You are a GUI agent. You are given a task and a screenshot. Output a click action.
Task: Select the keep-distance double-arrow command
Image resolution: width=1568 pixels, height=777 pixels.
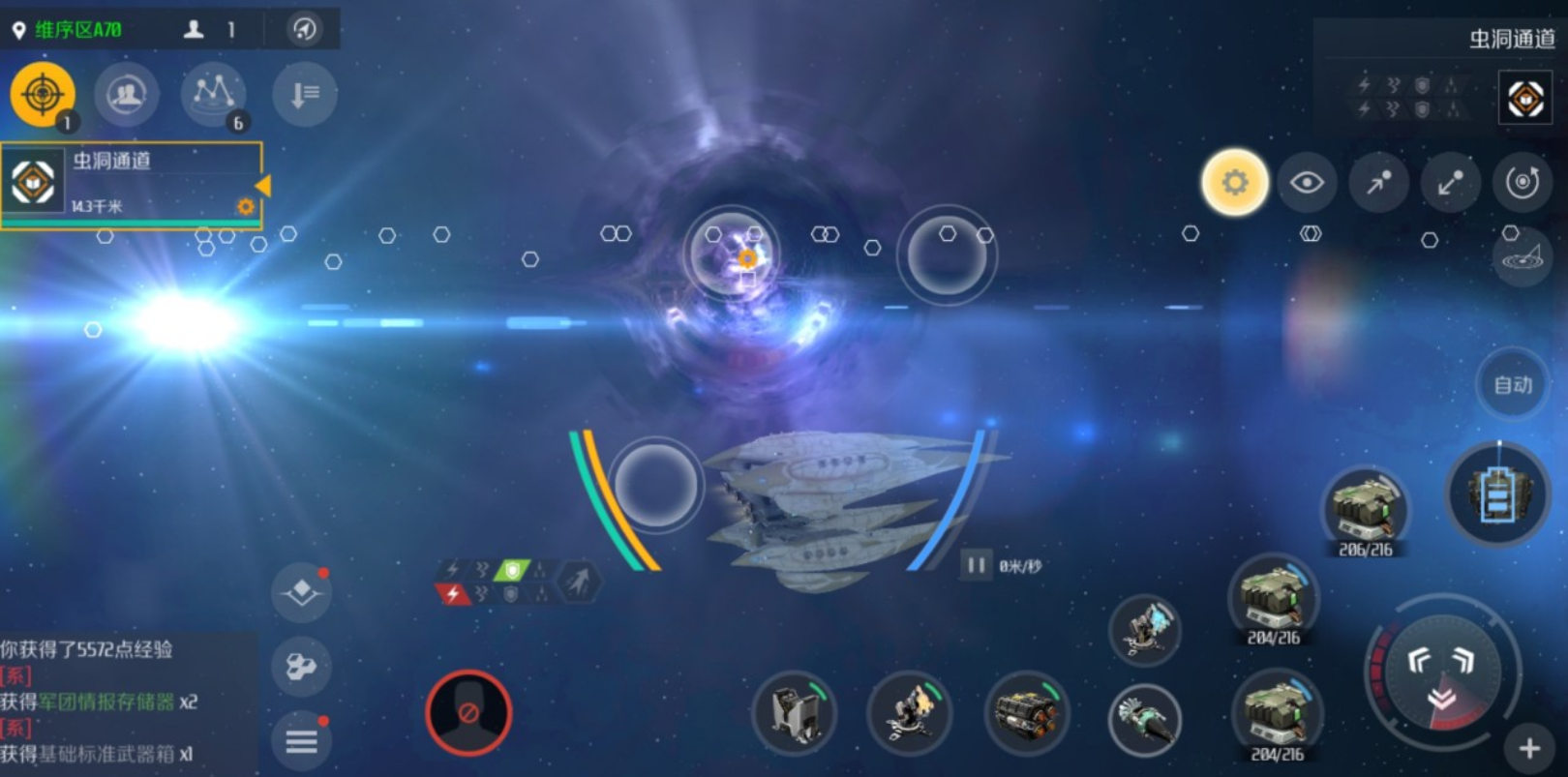1450,182
